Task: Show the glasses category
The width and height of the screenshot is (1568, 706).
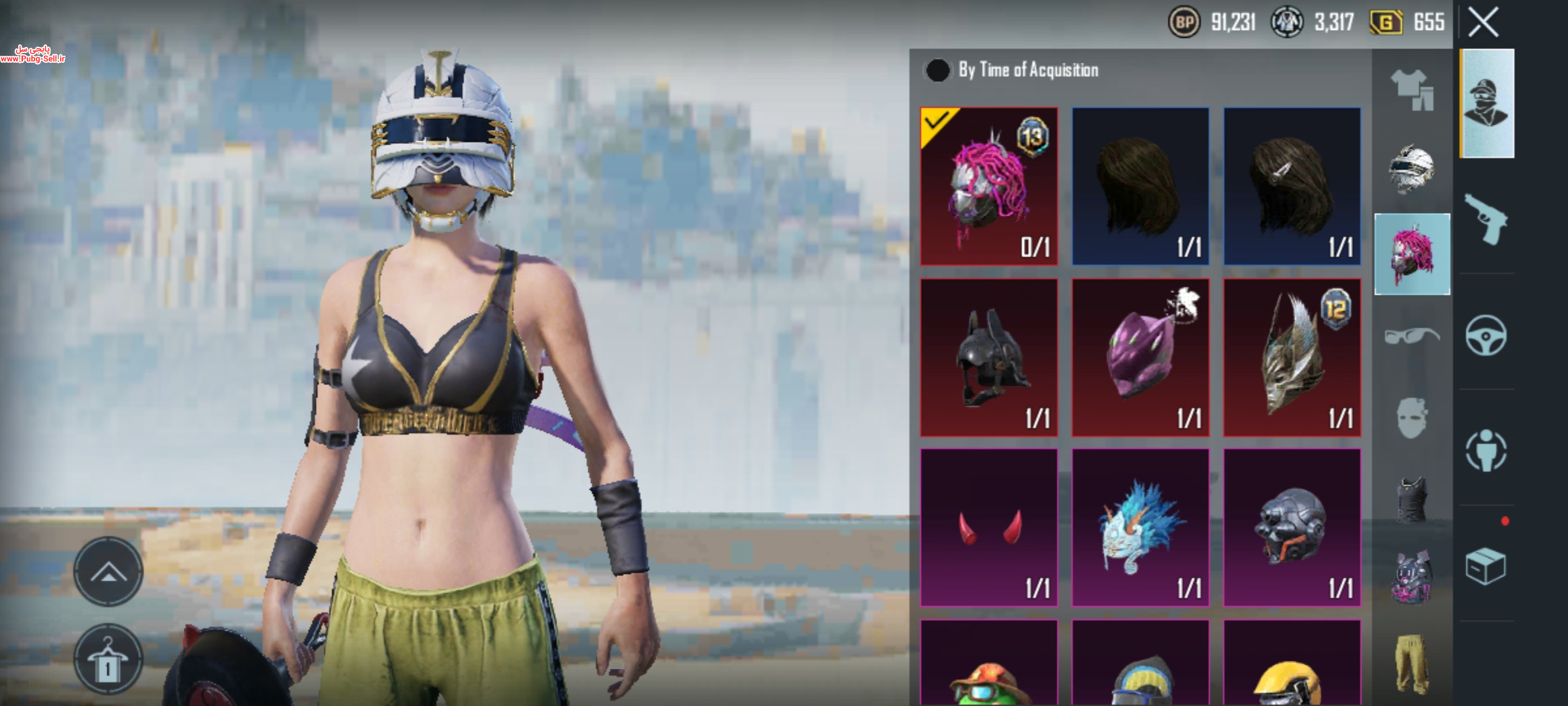Action: (x=1412, y=336)
